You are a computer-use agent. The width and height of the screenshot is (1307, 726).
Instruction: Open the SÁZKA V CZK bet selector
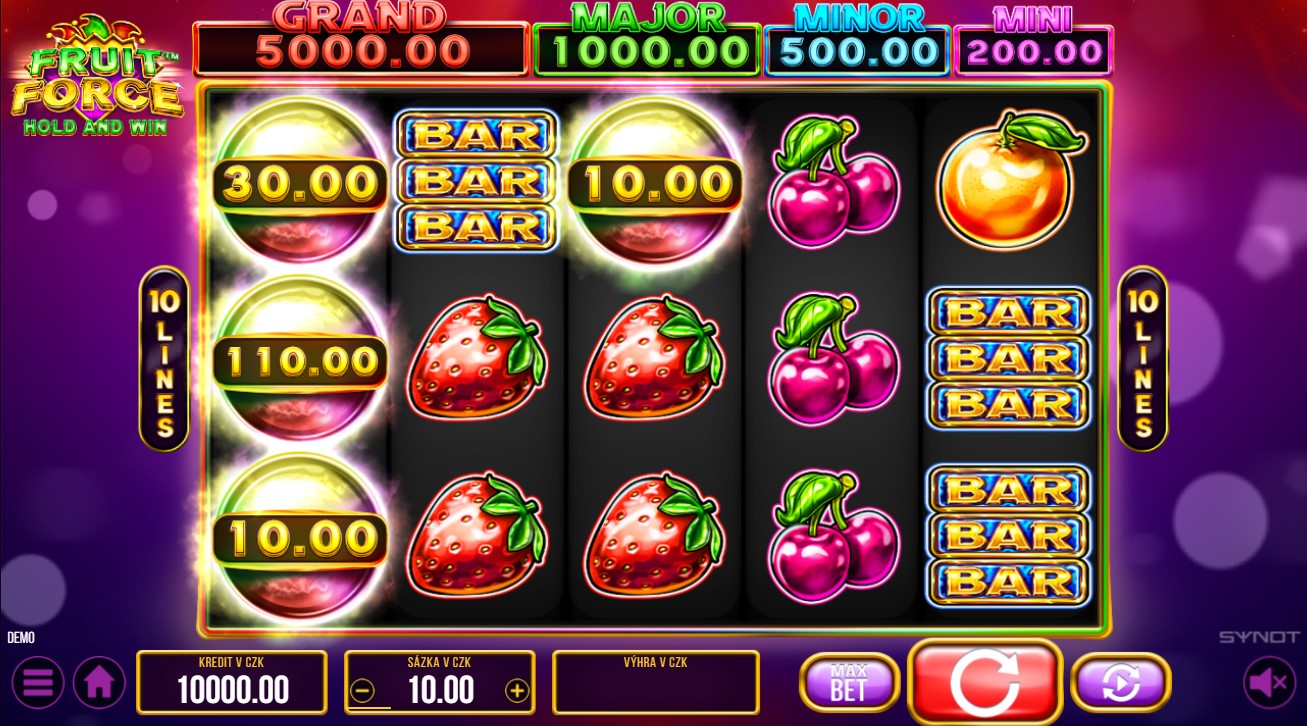[440, 682]
